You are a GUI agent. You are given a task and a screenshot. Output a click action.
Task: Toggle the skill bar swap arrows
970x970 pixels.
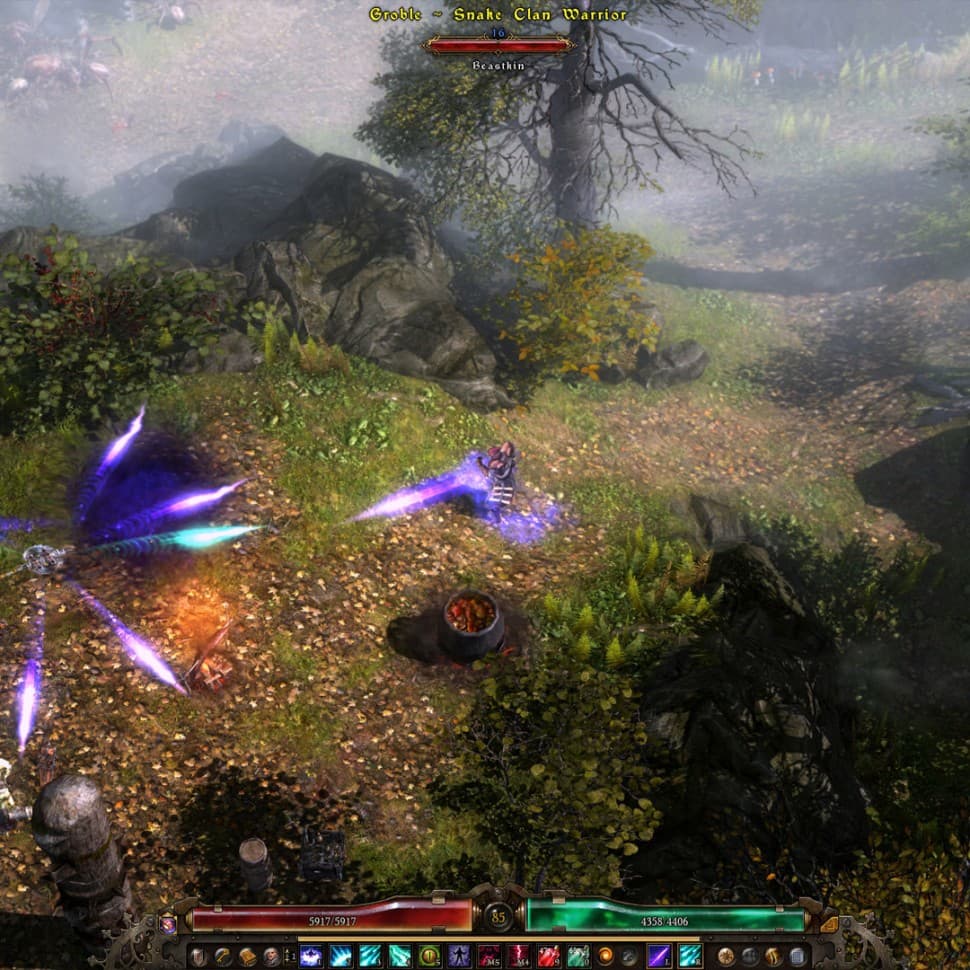click(x=288, y=957)
